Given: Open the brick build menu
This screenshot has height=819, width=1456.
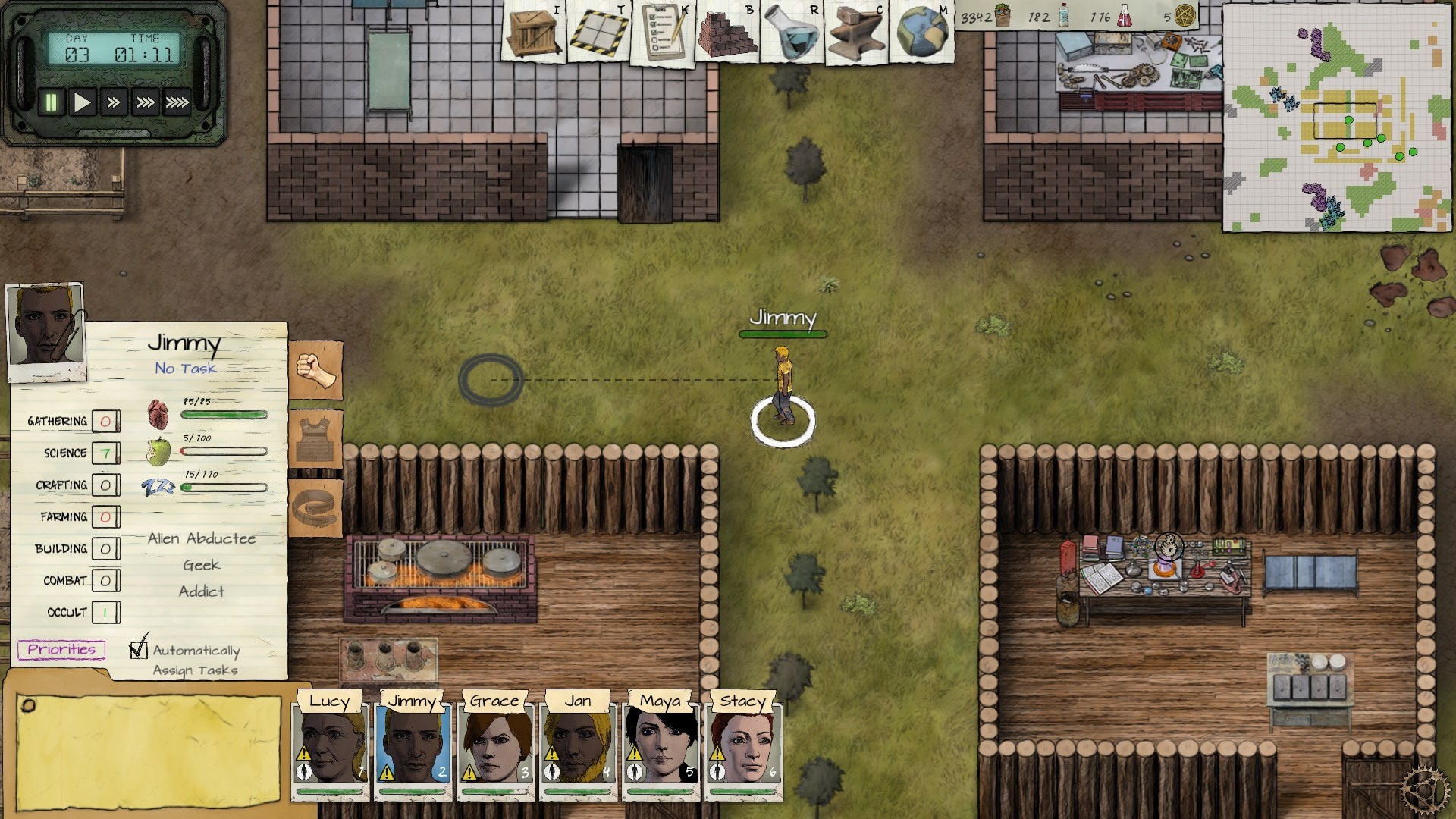Looking at the screenshot, I should point(727,32).
